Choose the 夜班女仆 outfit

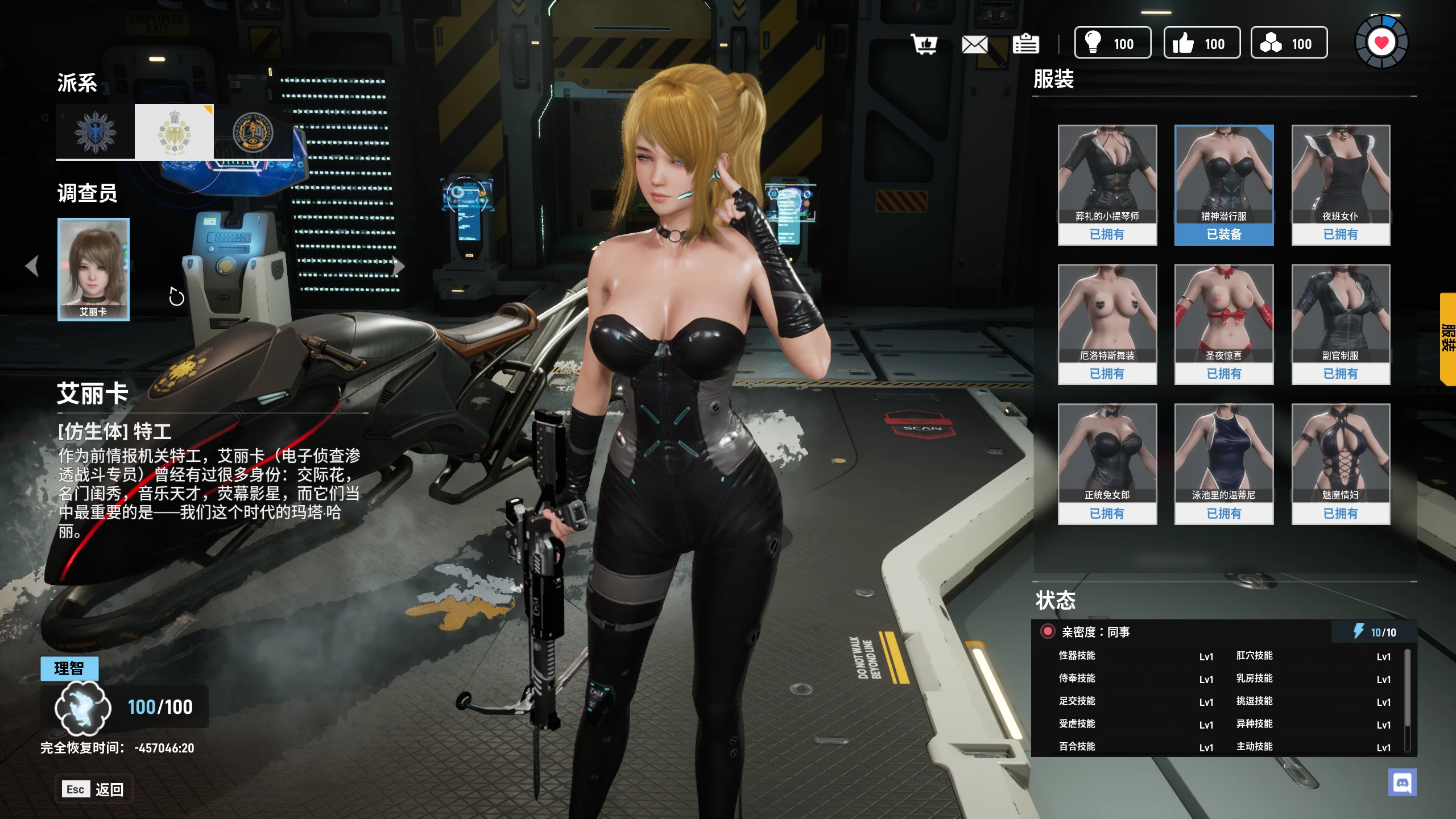pos(1341,185)
